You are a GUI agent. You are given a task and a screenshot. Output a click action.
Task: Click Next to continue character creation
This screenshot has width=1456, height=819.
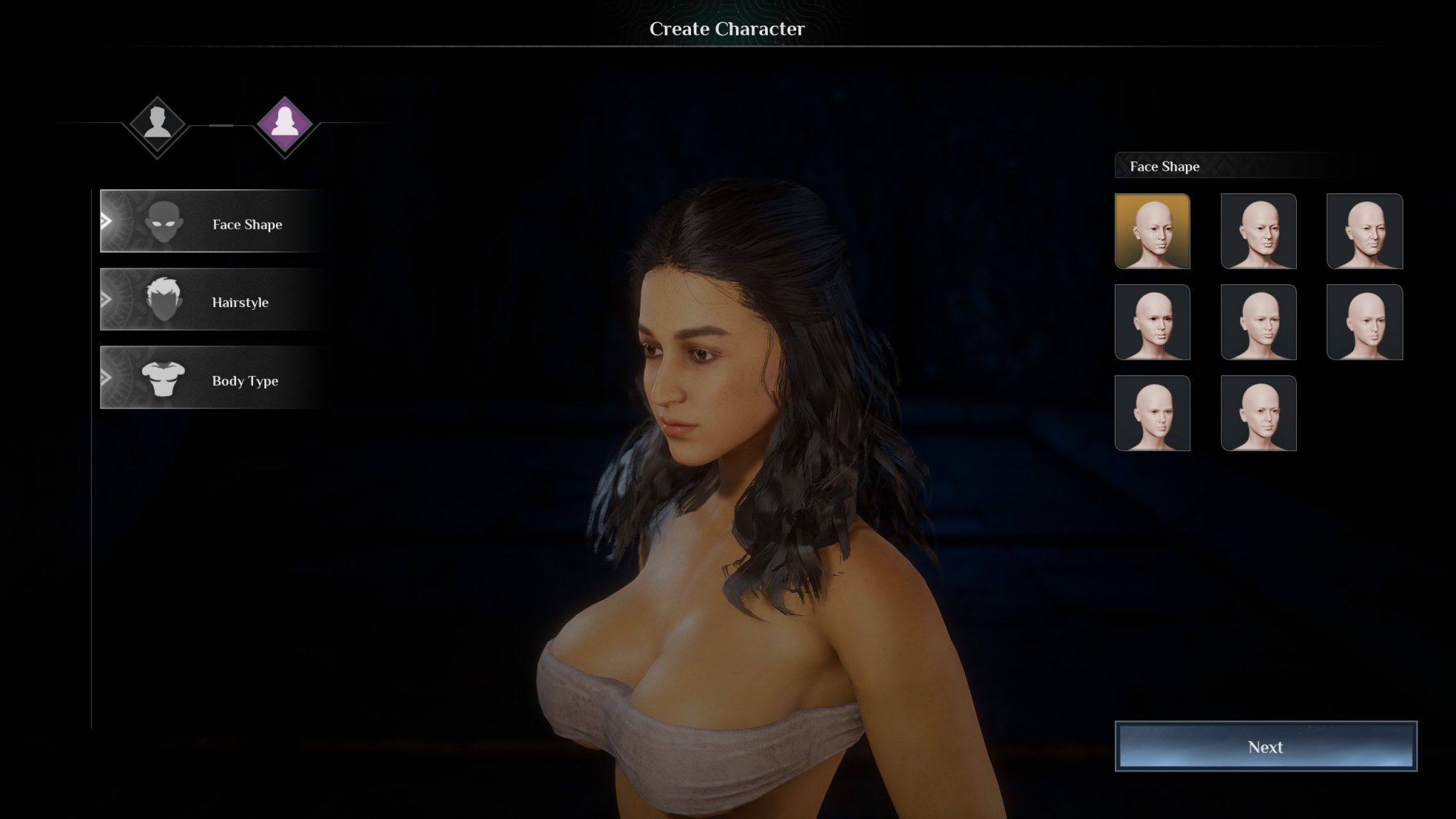1265,746
